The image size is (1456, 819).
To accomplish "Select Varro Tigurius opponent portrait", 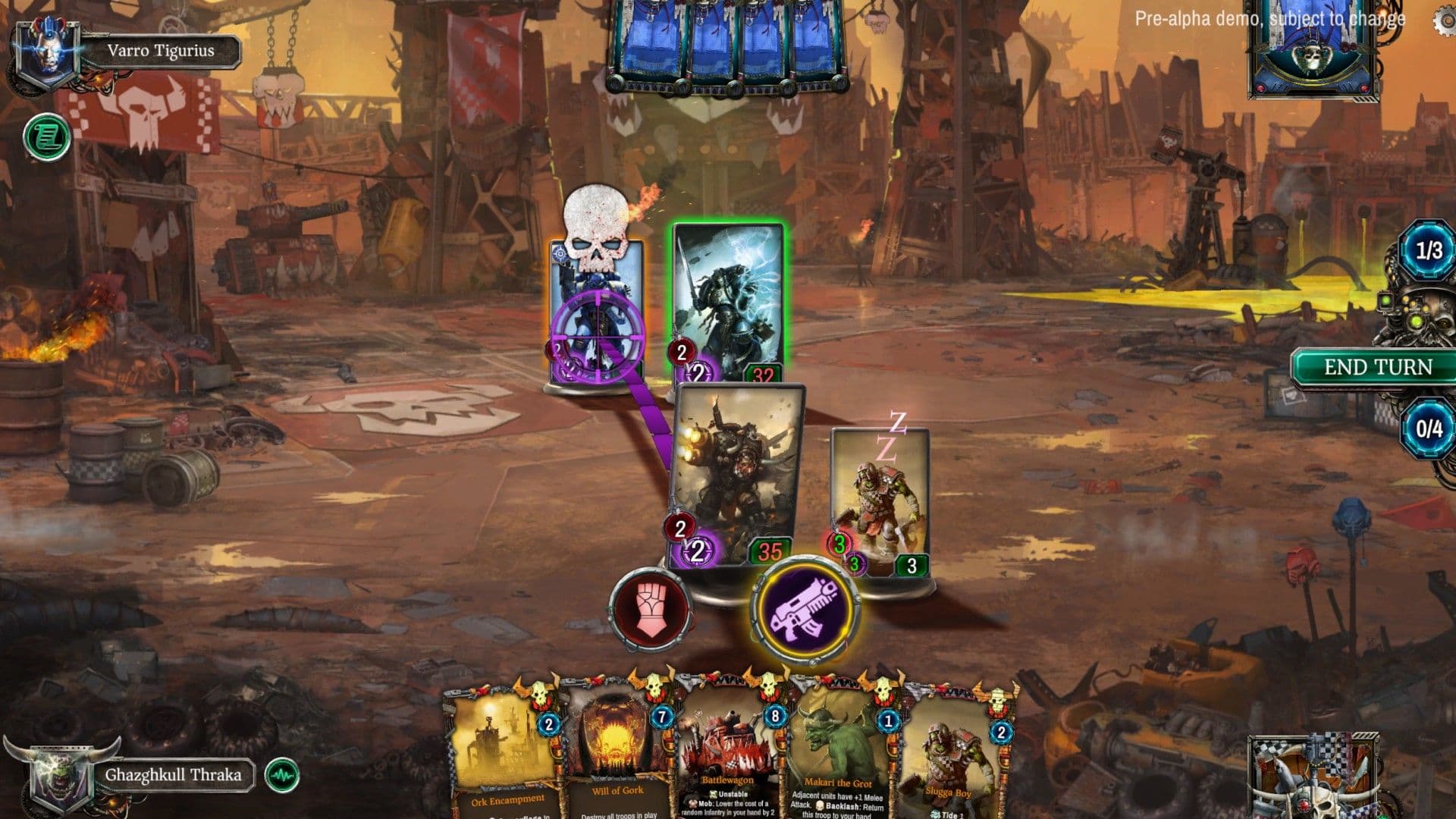I will click(x=47, y=52).
